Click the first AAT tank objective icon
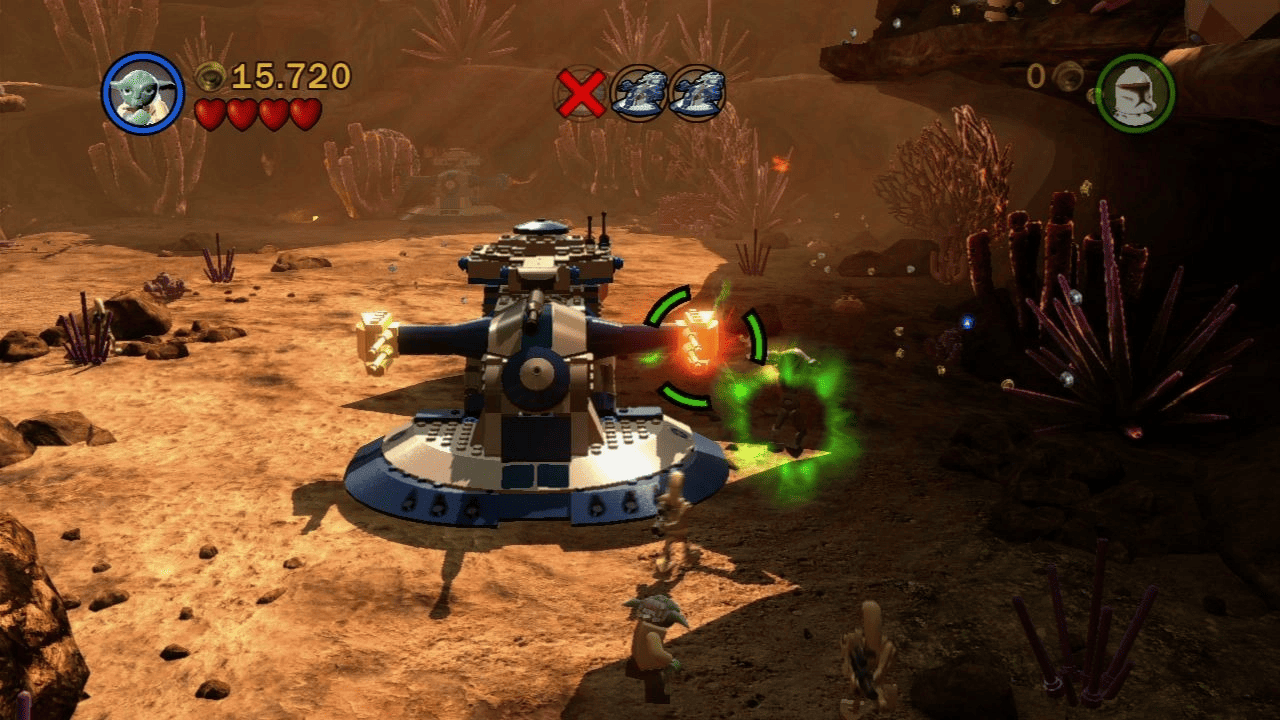The width and height of the screenshot is (1280, 720). tap(639, 91)
